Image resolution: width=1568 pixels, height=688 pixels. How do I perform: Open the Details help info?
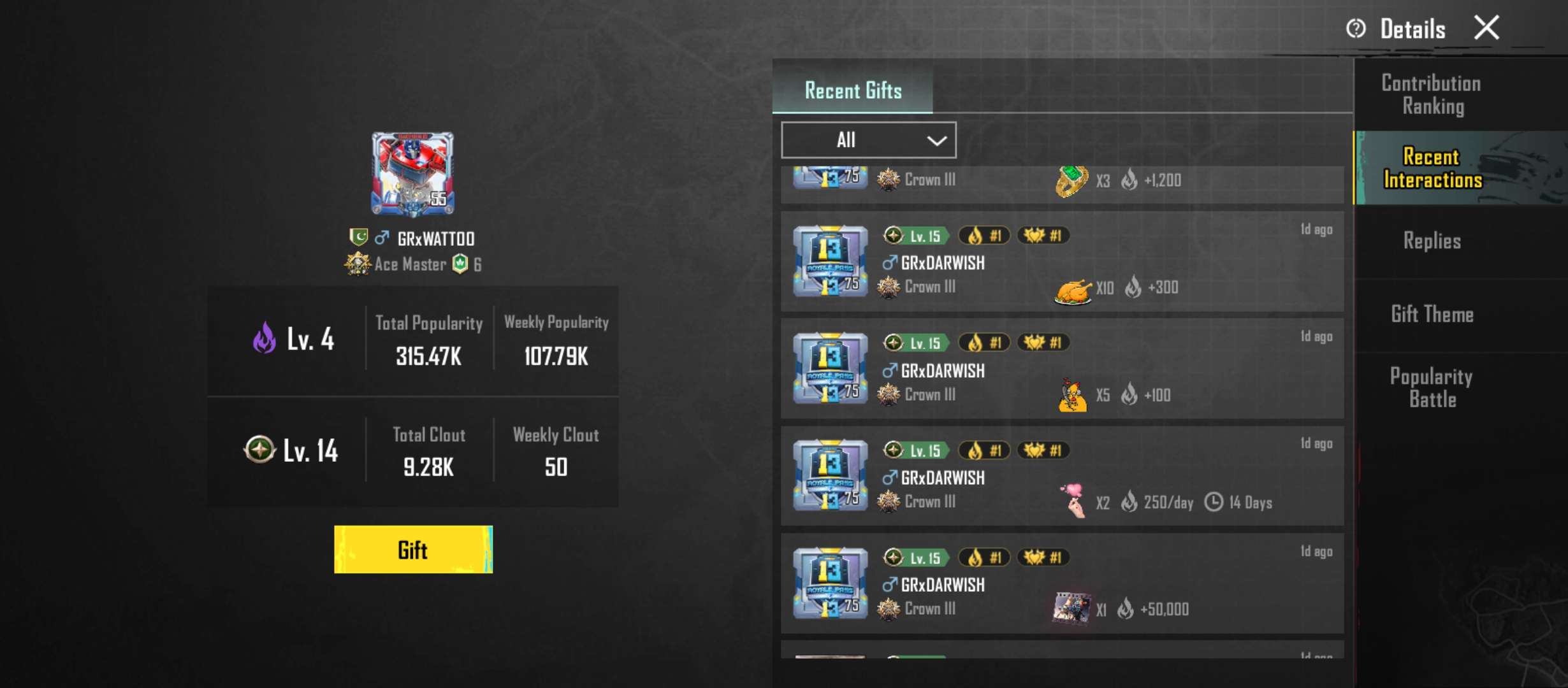point(1396,29)
